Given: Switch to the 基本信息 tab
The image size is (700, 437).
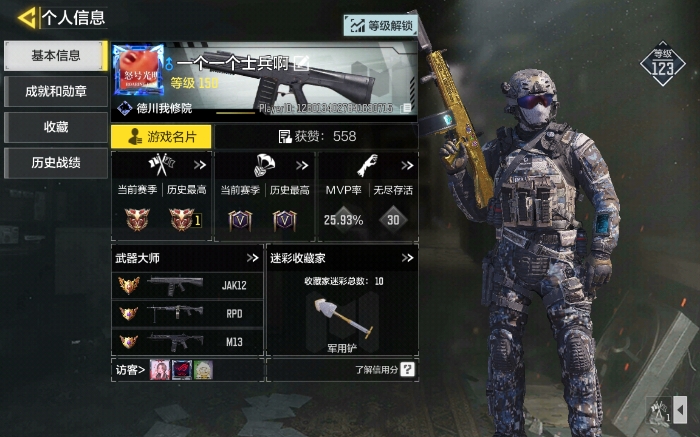Looking at the screenshot, I should tap(55, 56).
